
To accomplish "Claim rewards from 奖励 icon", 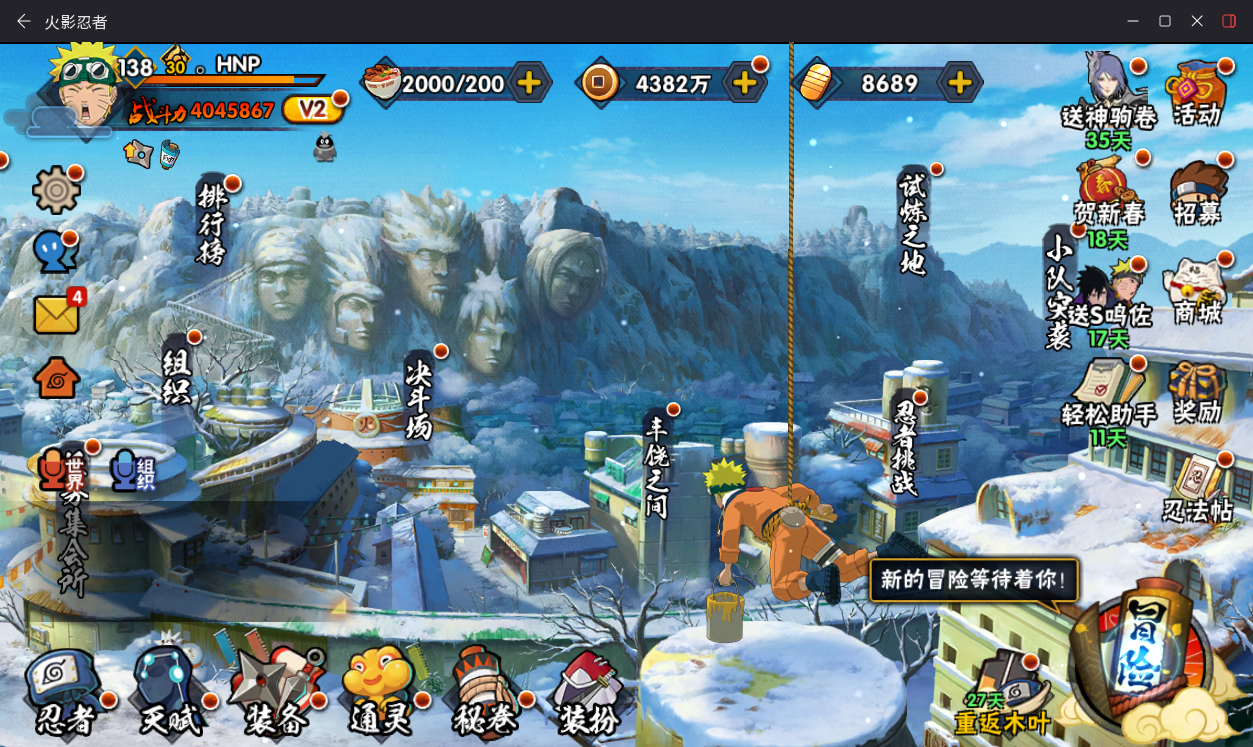I will (1198, 392).
